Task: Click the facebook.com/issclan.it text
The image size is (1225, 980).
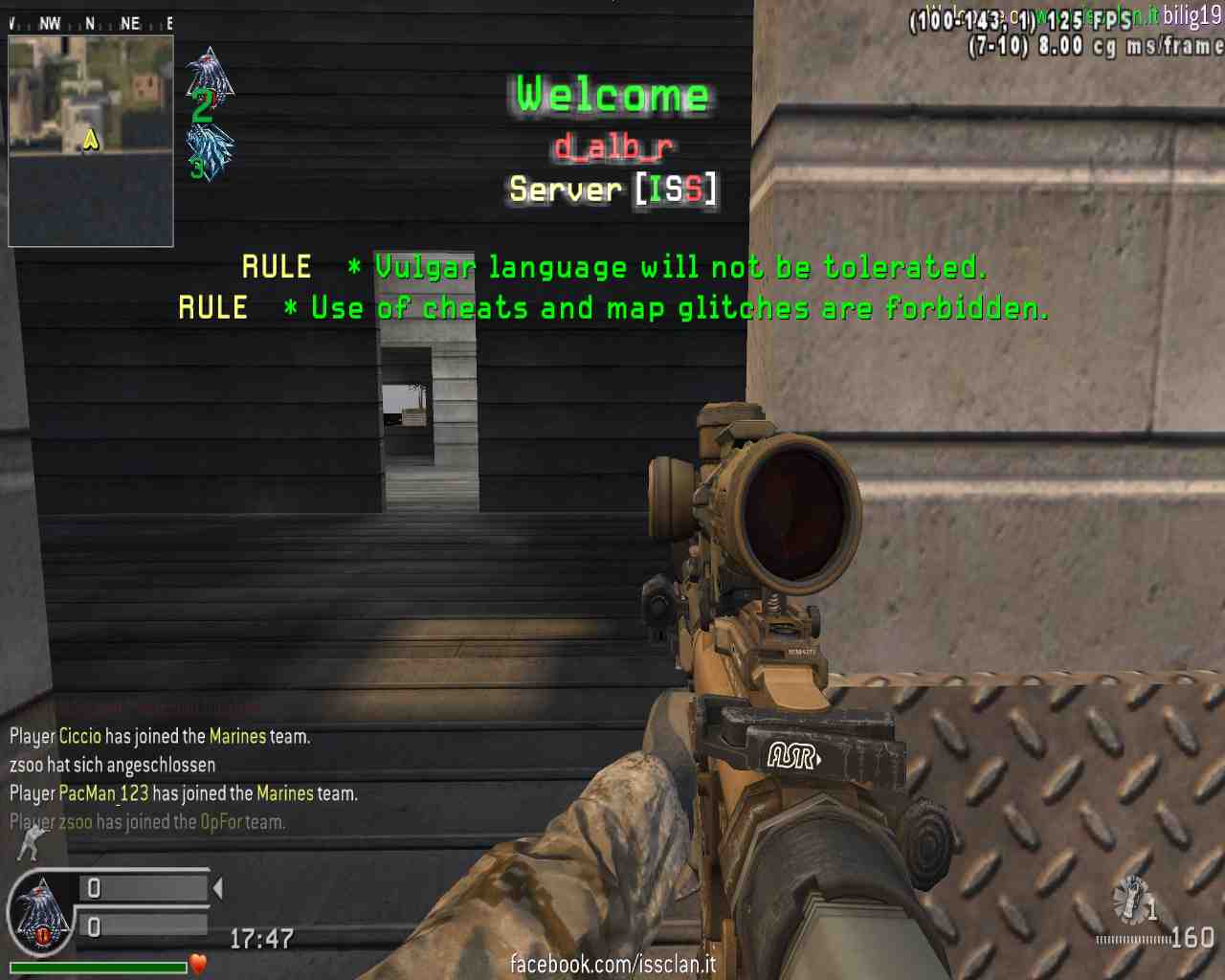Action: [x=612, y=964]
